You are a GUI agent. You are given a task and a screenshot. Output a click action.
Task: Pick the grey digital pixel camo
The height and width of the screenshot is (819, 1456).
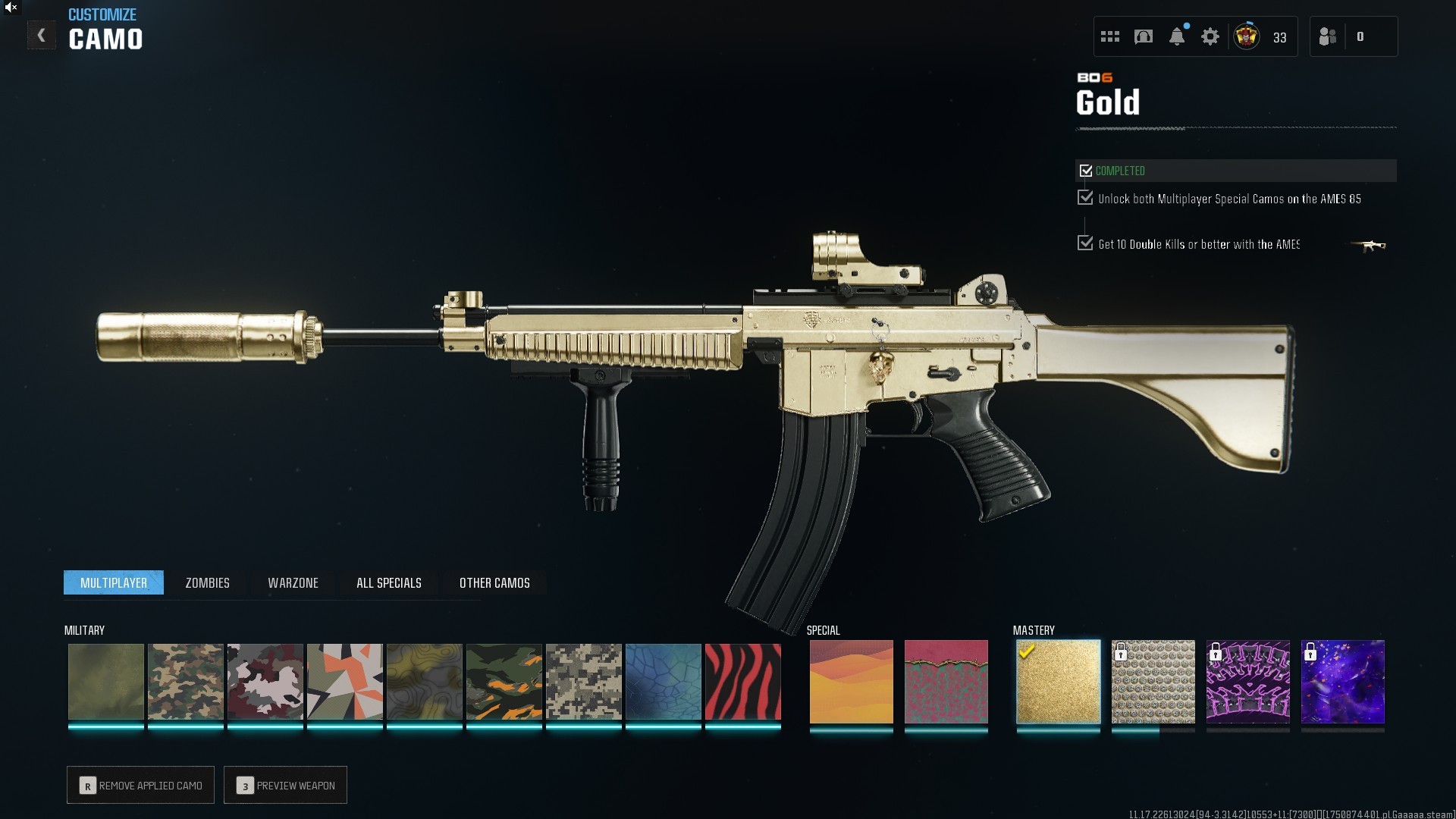583,681
